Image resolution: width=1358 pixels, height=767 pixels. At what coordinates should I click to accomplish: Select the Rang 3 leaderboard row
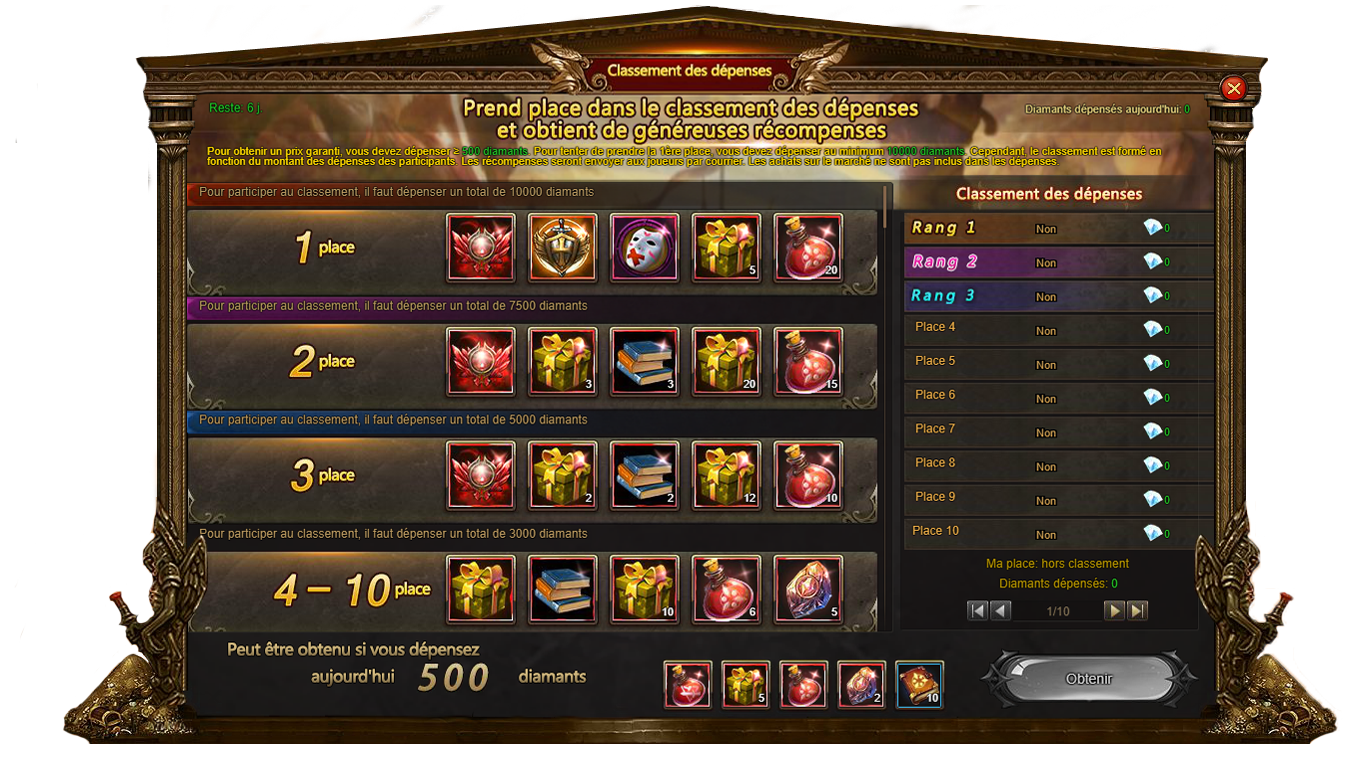[1058, 296]
